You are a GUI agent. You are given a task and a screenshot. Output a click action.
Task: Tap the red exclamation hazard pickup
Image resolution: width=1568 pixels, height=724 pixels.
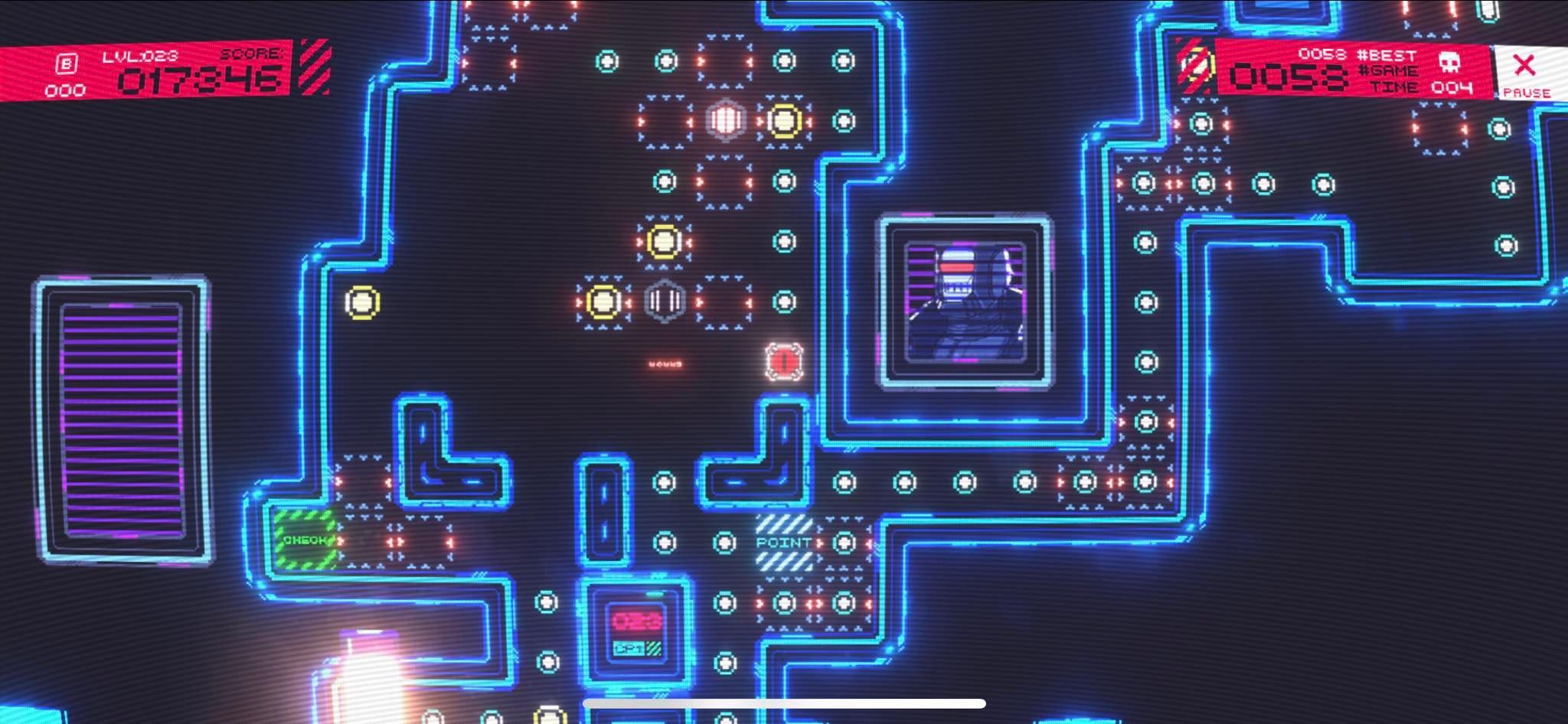[x=782, y=362]
